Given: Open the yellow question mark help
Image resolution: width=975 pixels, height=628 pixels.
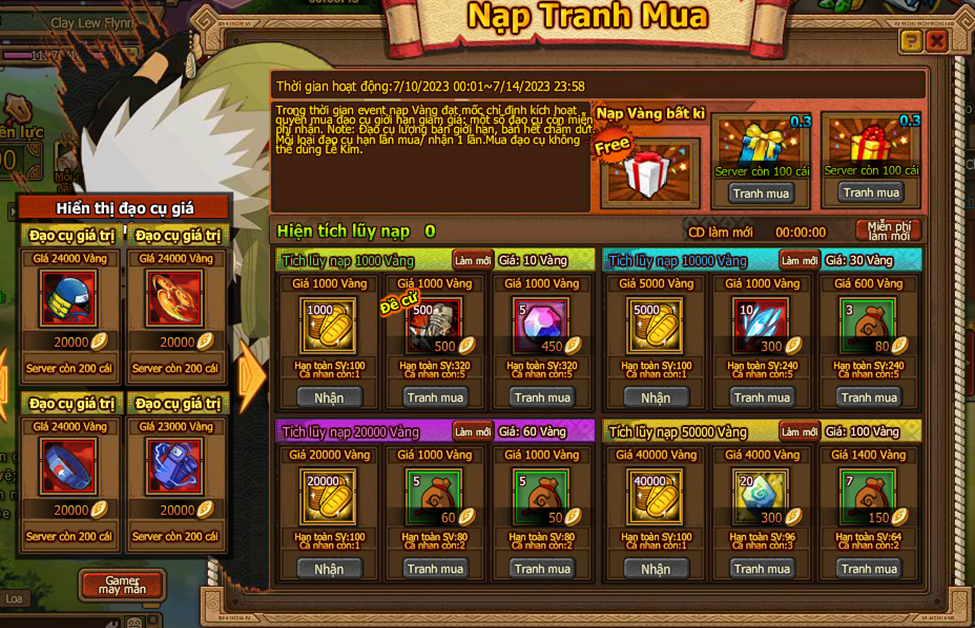Looking at the screenshot, I should pyautogui.click(x=910, y=41).
